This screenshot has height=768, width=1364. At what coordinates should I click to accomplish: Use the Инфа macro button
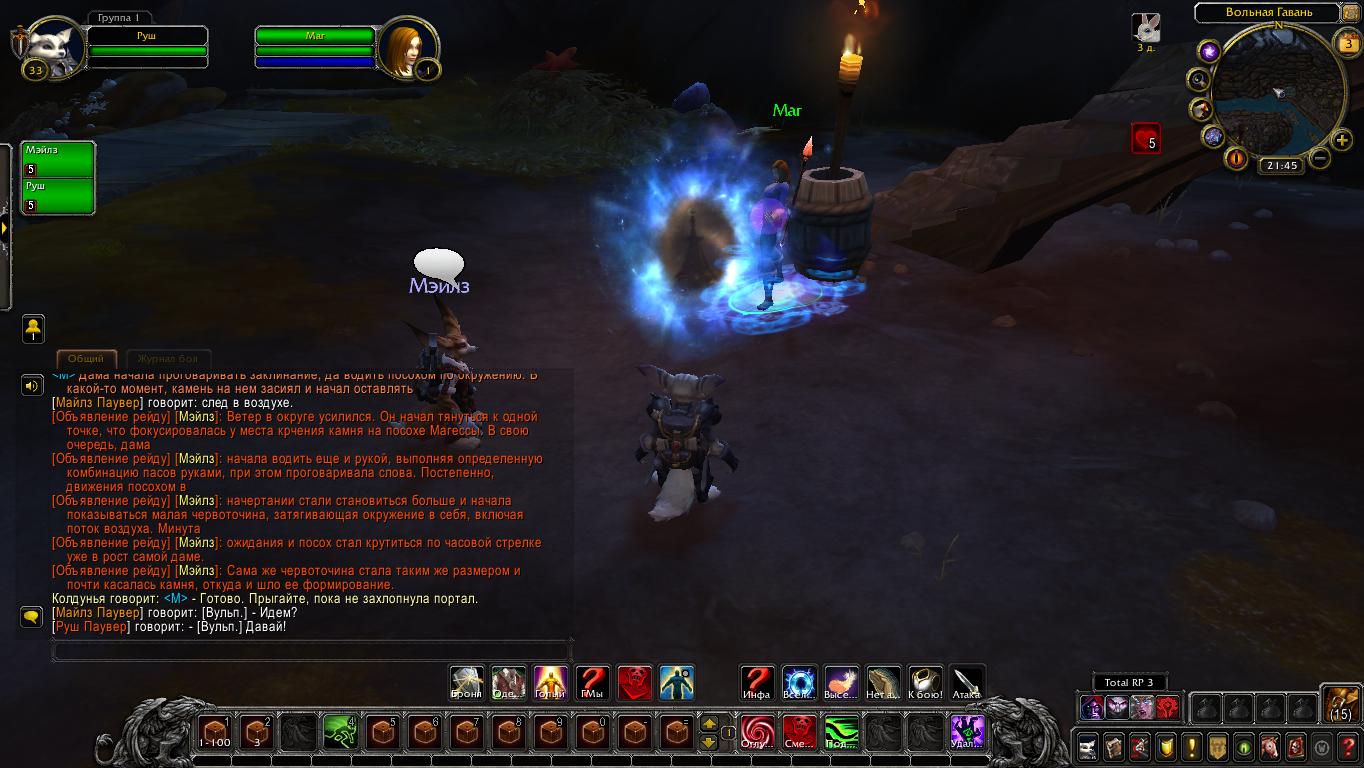coord(757,682)
